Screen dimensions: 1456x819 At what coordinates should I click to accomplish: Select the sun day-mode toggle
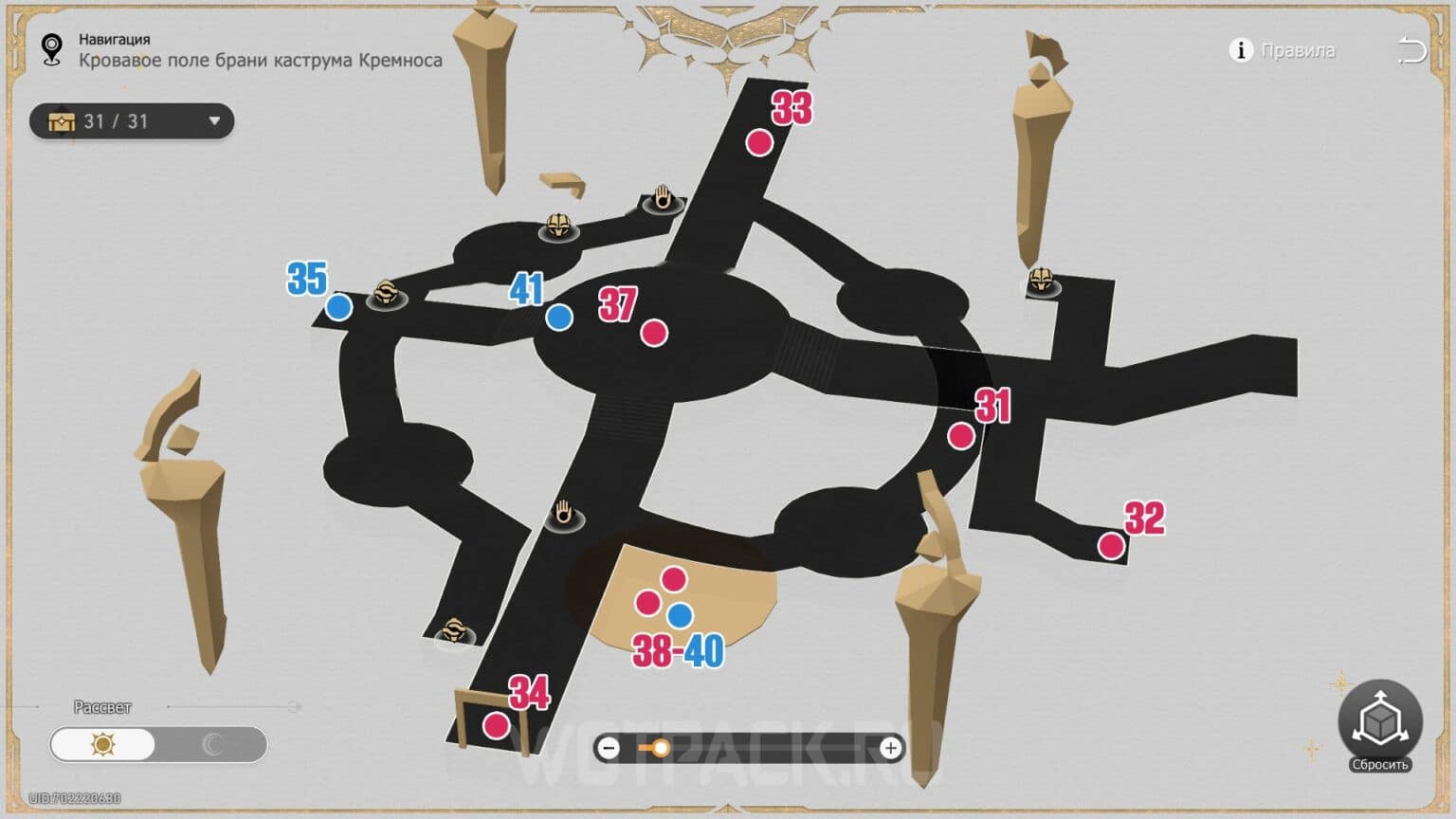click(104, 746)
